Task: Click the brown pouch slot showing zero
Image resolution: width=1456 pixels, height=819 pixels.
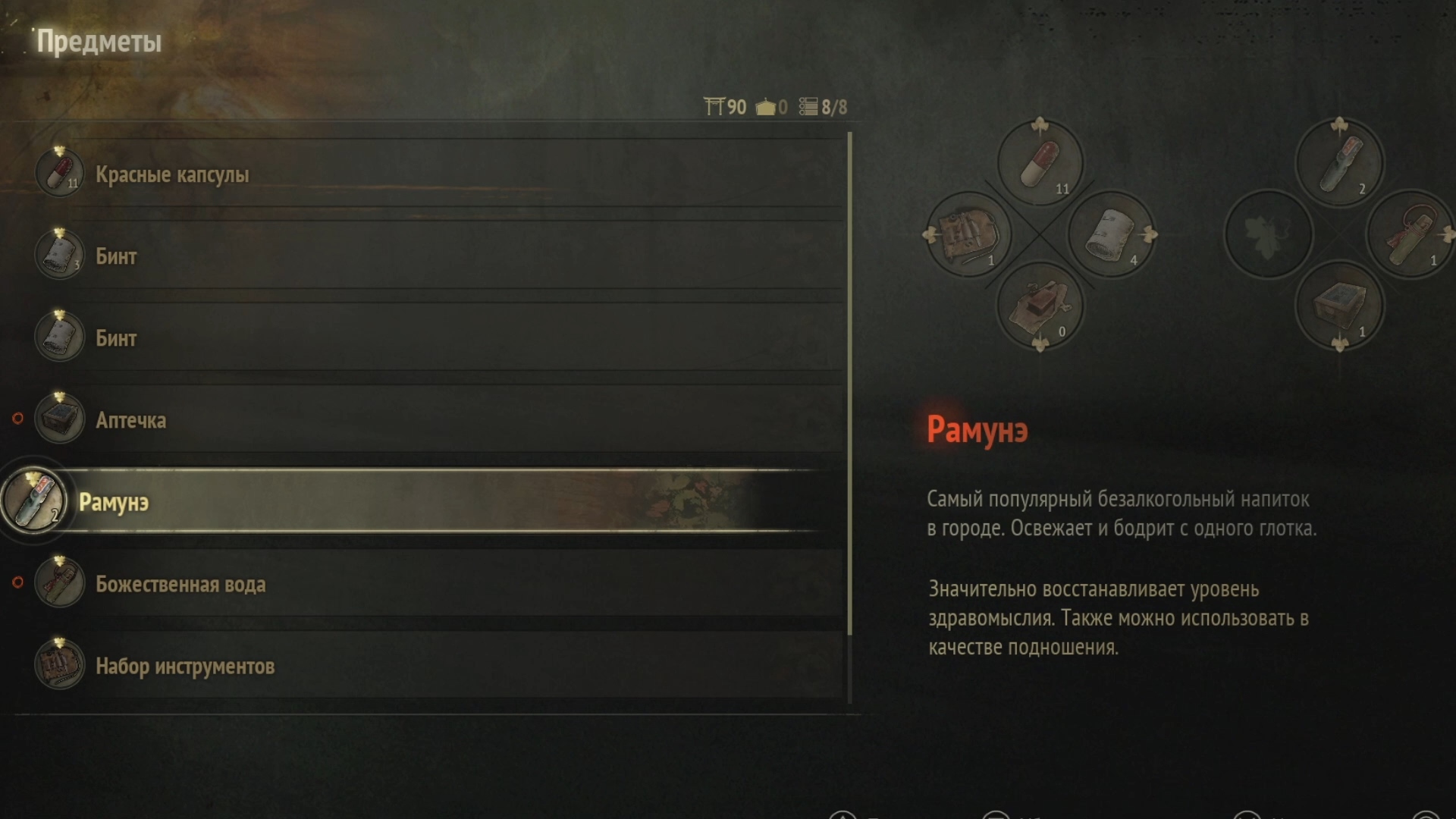Action: (1040, 306)
